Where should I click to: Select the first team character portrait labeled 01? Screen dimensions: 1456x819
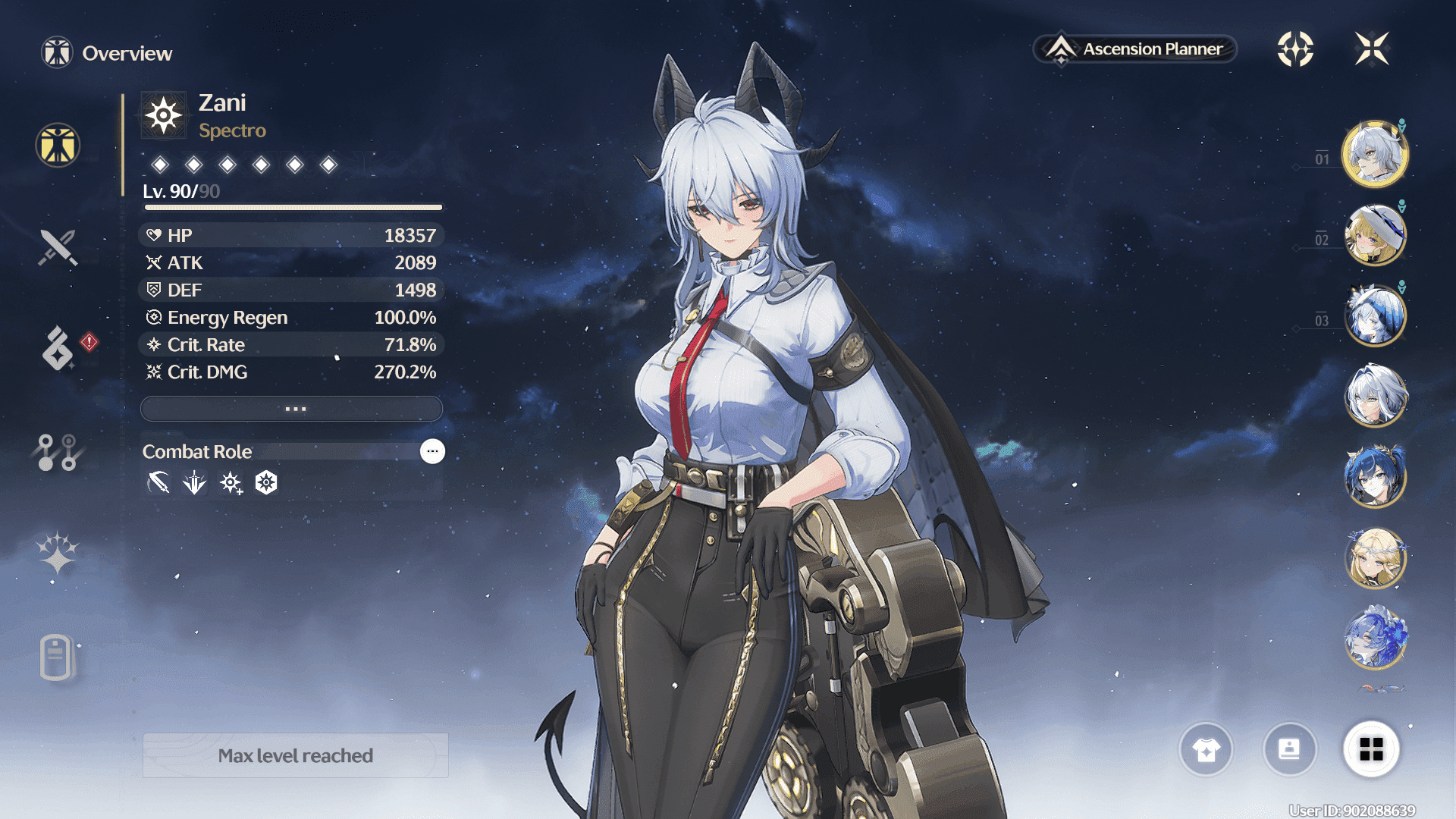(x=1375, y=154)
